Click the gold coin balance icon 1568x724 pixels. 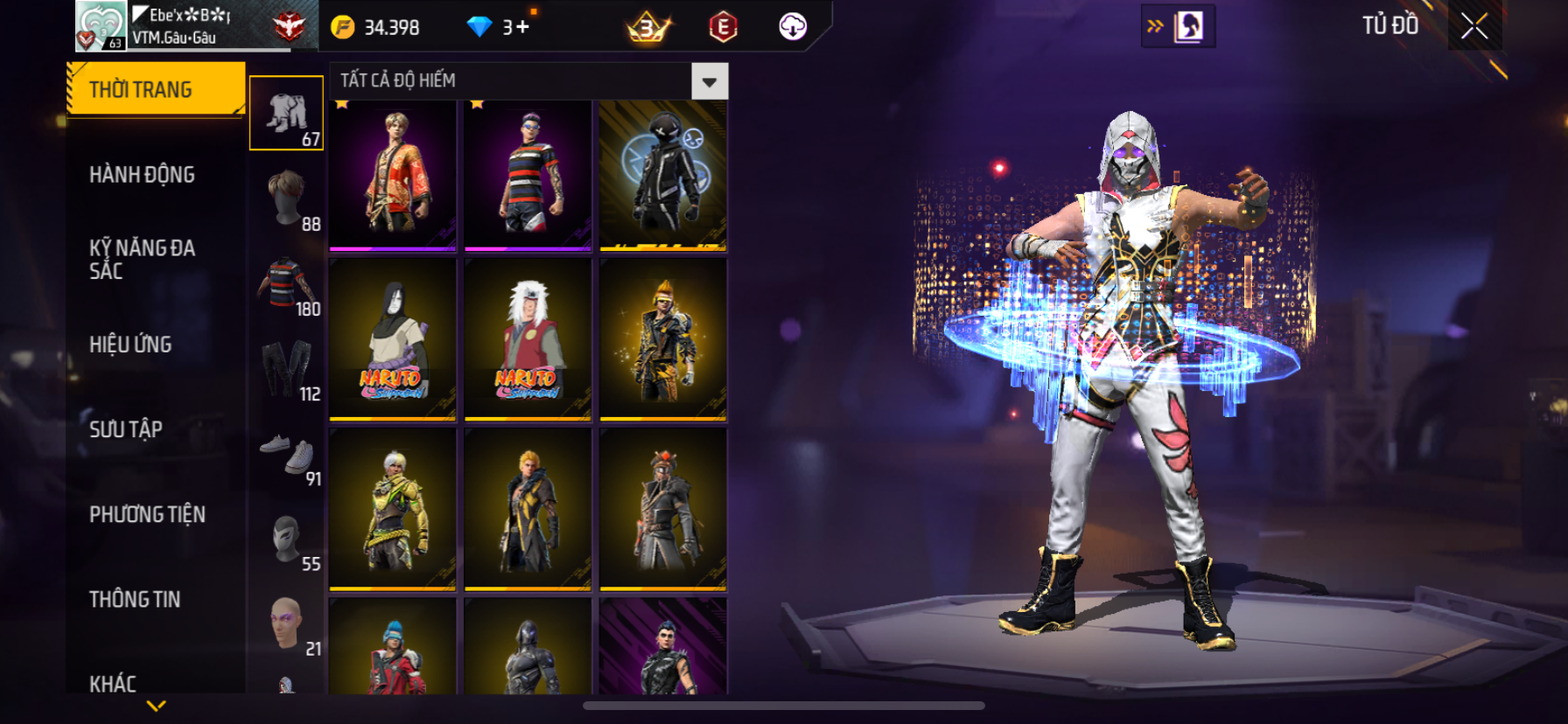(x=343, y=27)
